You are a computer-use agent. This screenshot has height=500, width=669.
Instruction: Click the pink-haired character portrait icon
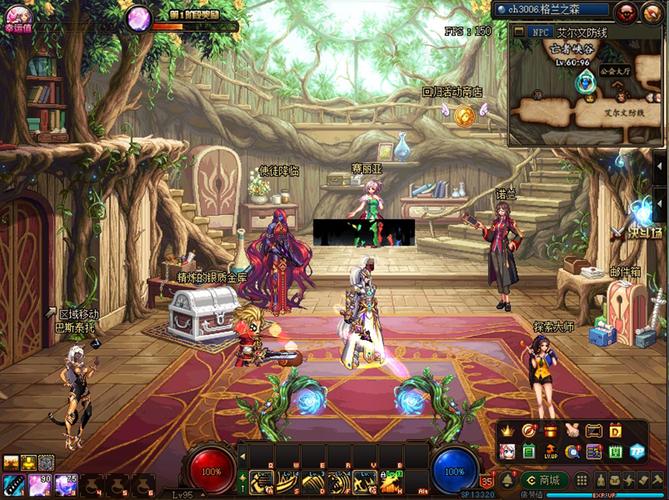[x=507, y=452]
